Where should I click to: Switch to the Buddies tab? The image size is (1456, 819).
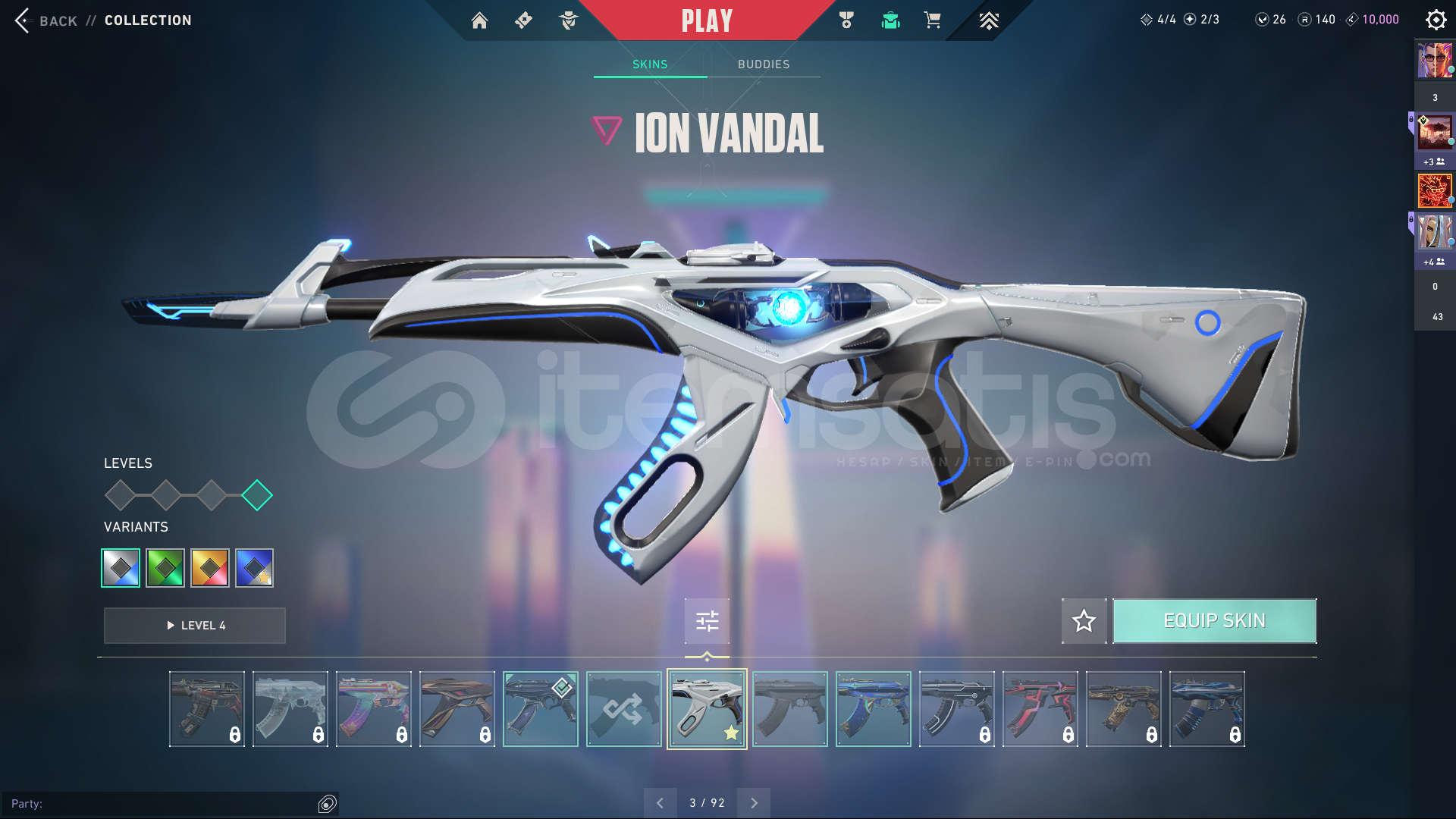764,64
